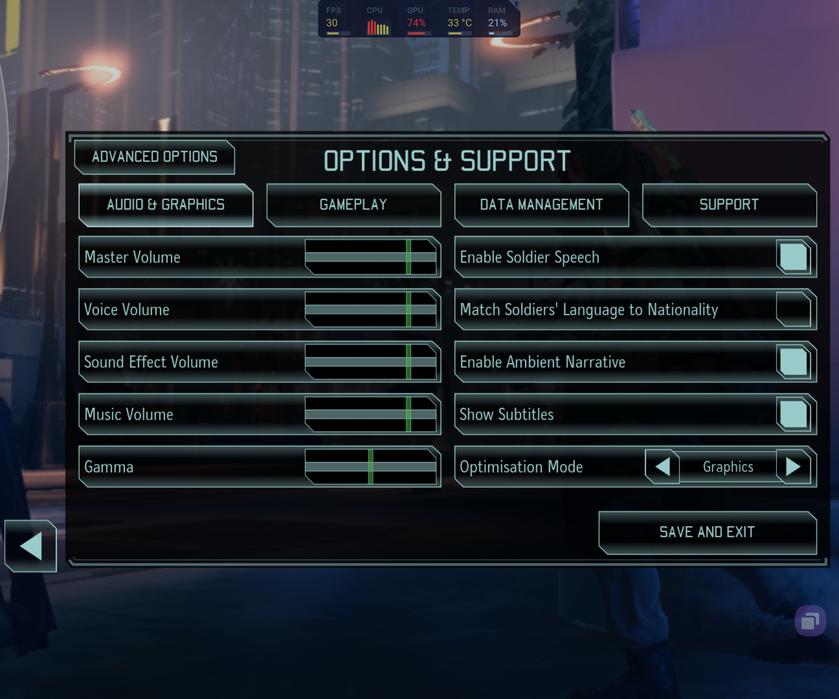Switch to the Audio & Graphics tab
The image size is (839, 699).
point(166,205)
